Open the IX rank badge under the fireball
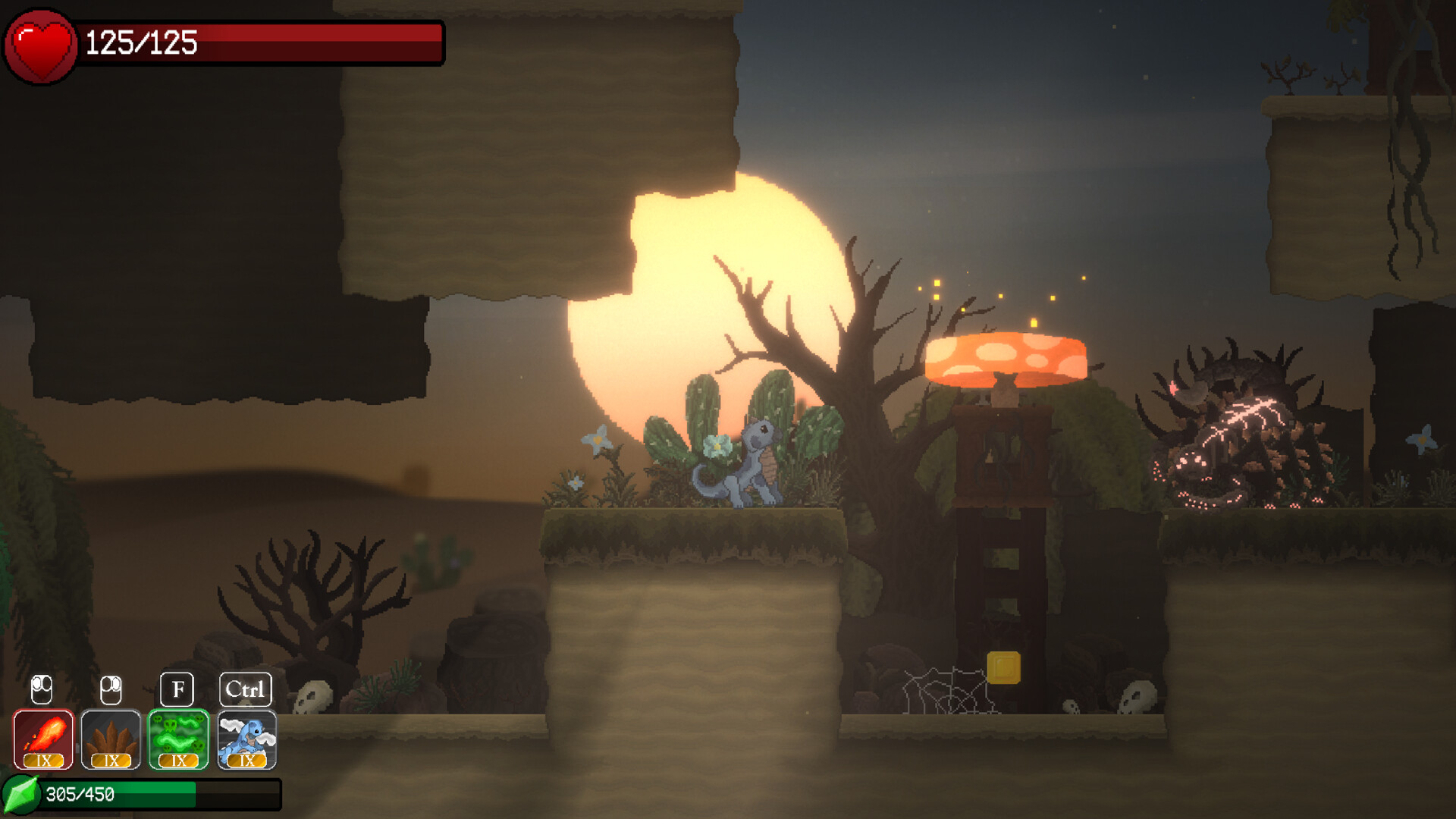This screenshot has width=1456, height=819. [x=43, y=761]
